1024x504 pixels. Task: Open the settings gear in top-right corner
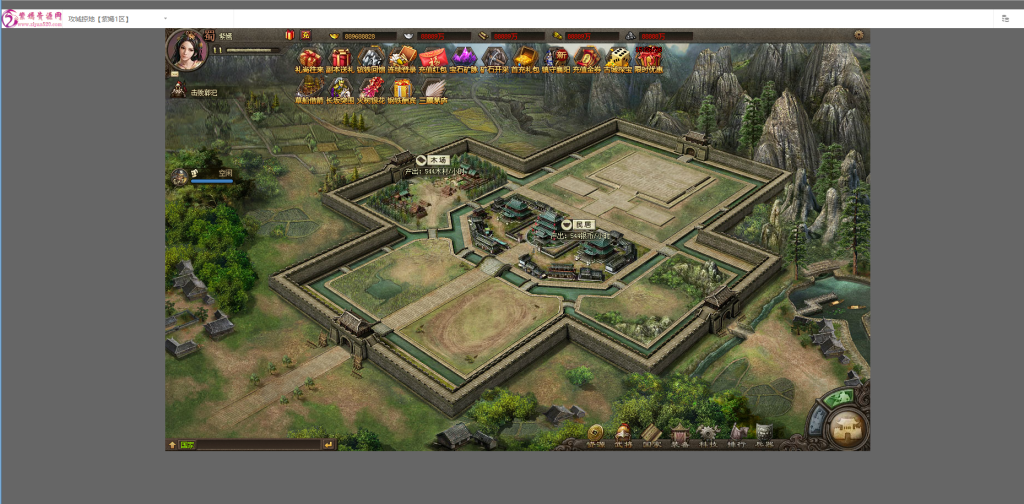[x=858, y=35]
